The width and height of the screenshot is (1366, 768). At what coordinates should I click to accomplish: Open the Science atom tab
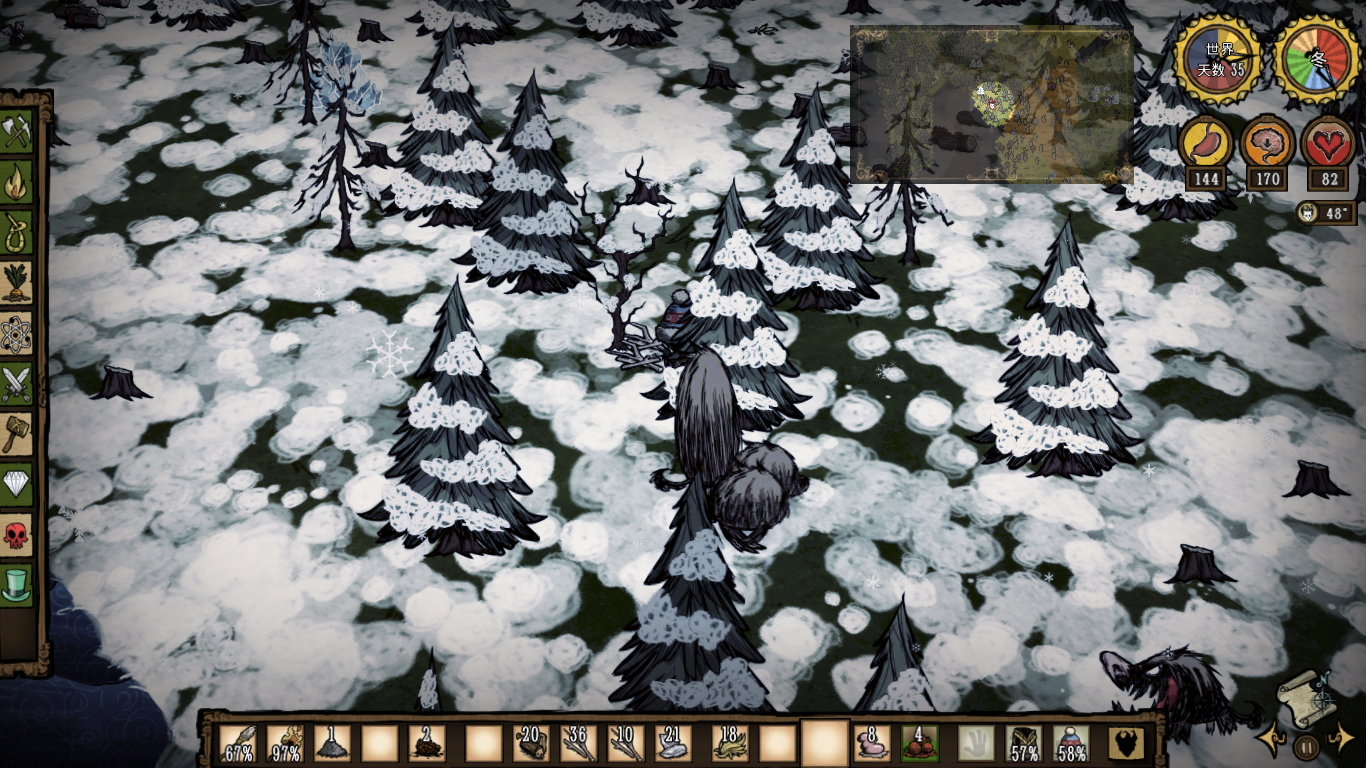[x=17, y=334]
